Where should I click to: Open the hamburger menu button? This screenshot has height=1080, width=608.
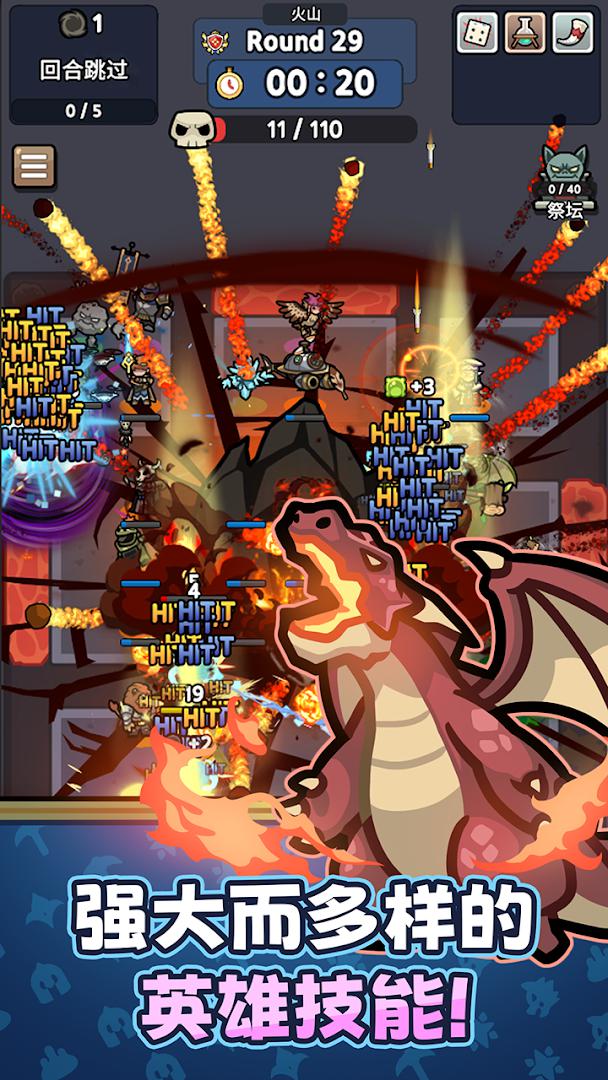point(34,167)
